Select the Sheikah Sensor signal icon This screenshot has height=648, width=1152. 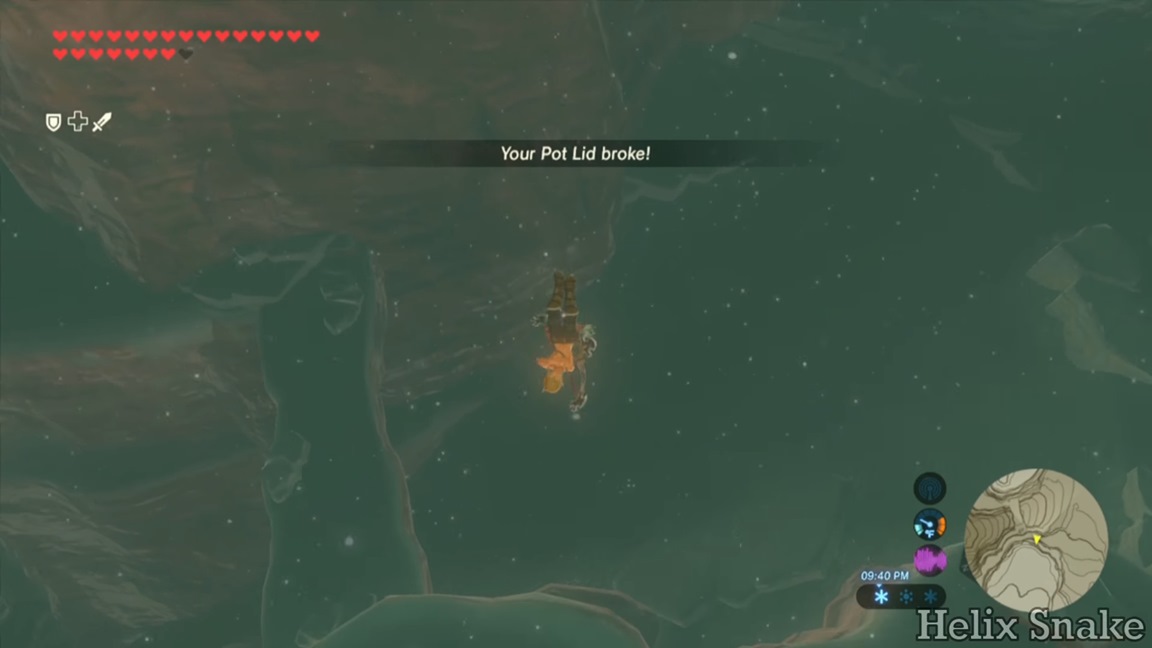[930, 488]
